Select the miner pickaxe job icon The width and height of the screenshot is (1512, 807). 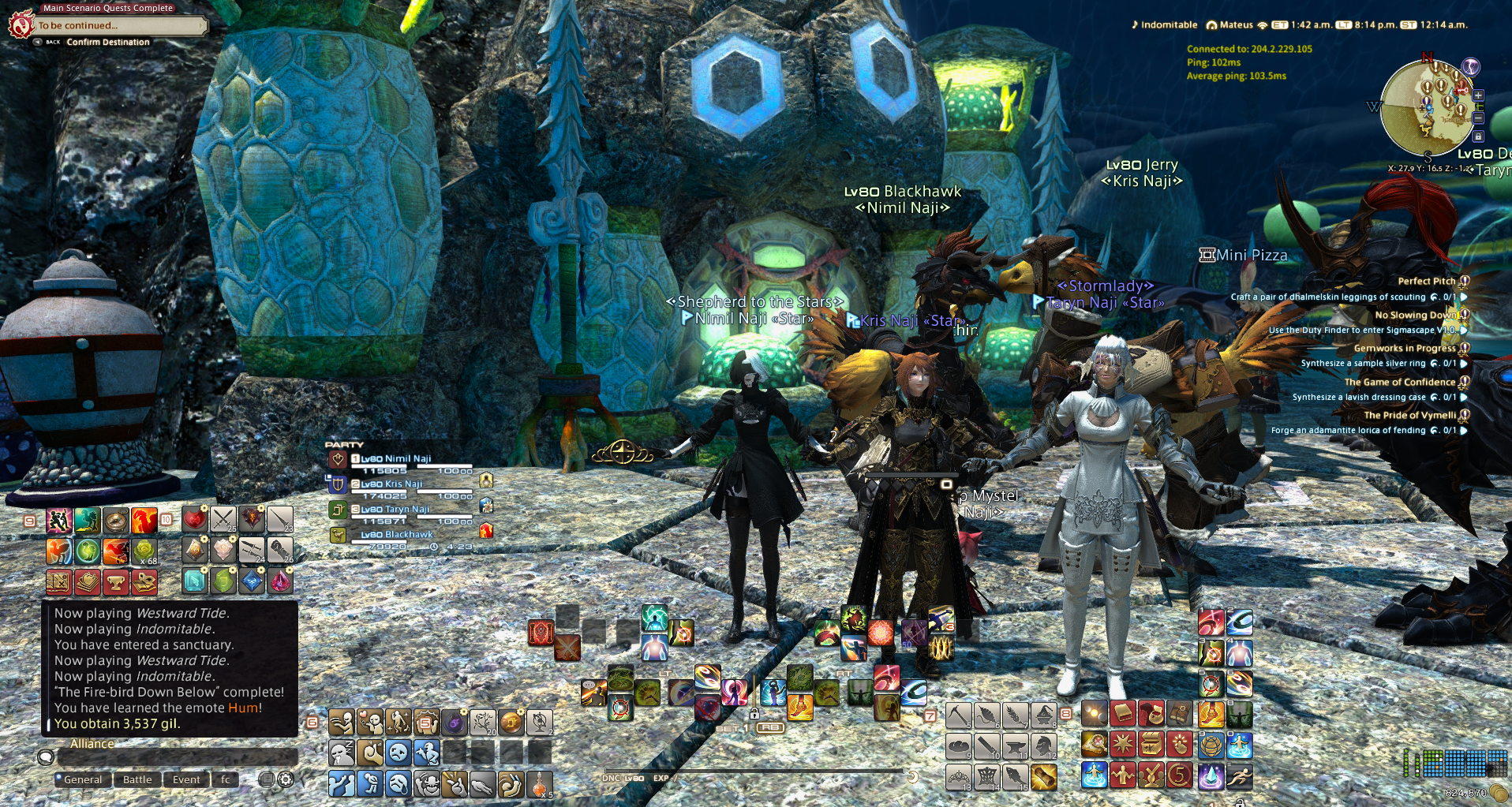[x=958, y=715]
